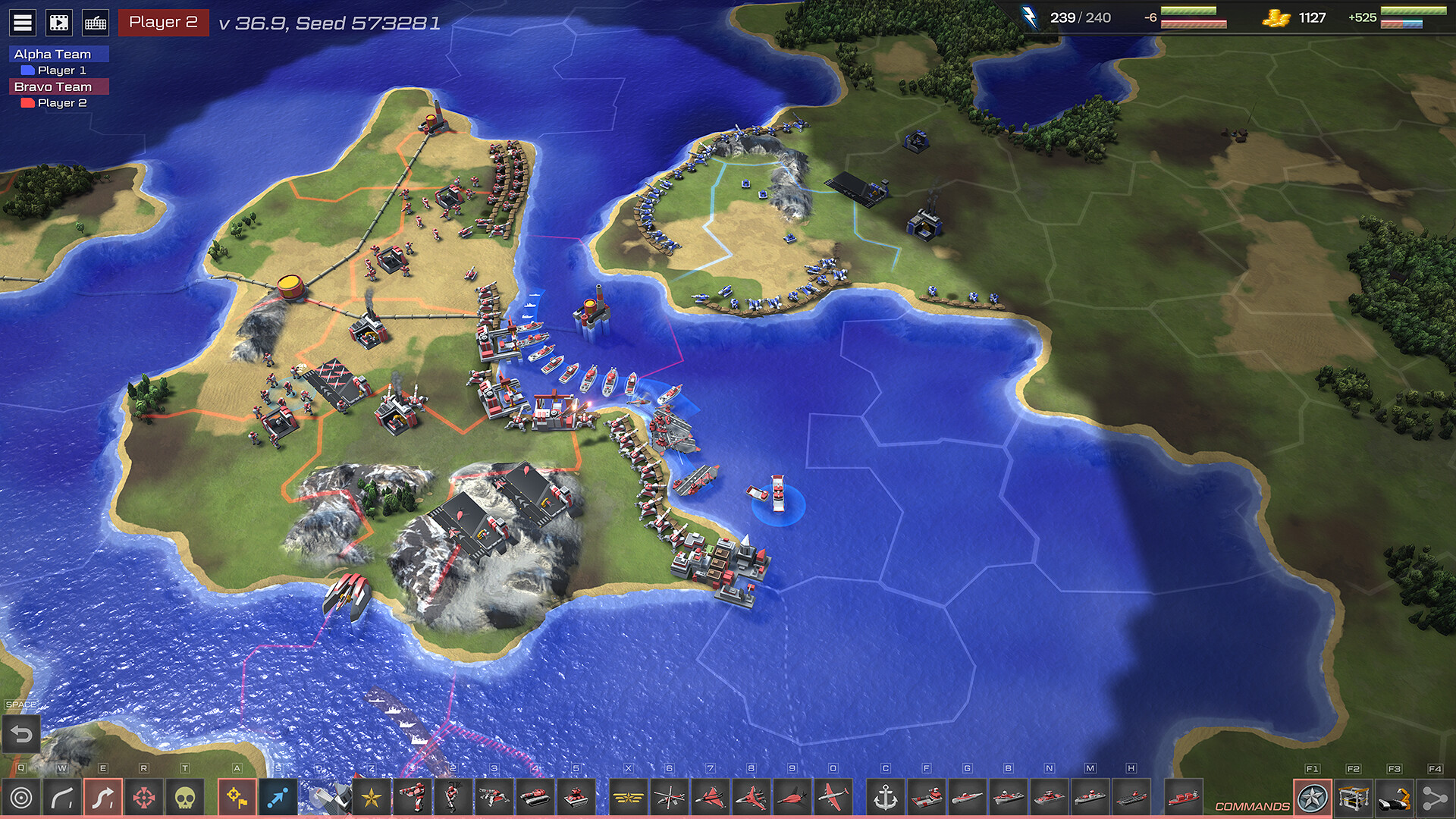The image size is (1456, 819).
Task: Select the skull self-destruct command
Action: [185, 798]
